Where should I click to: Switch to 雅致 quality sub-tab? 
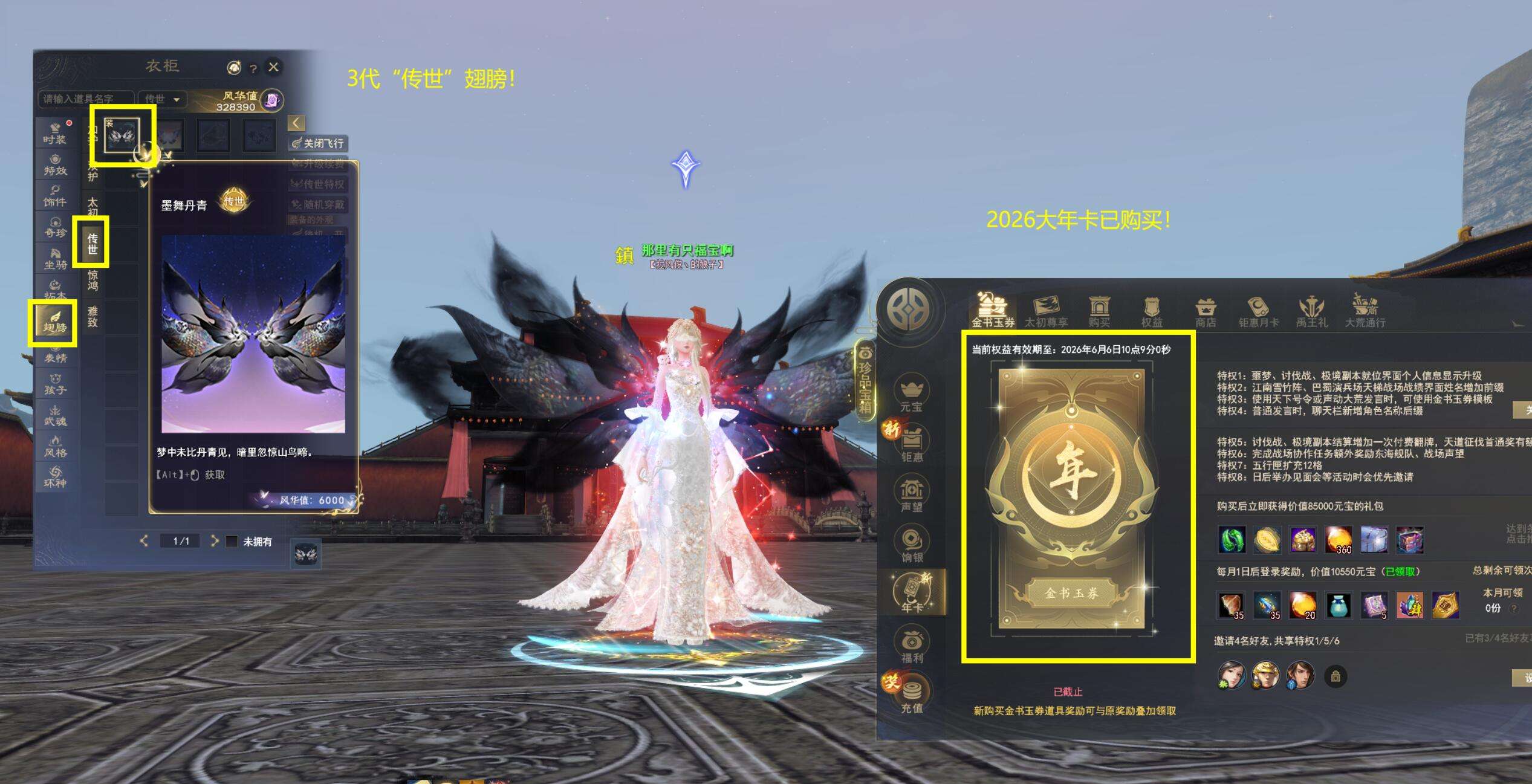[93, 316]
